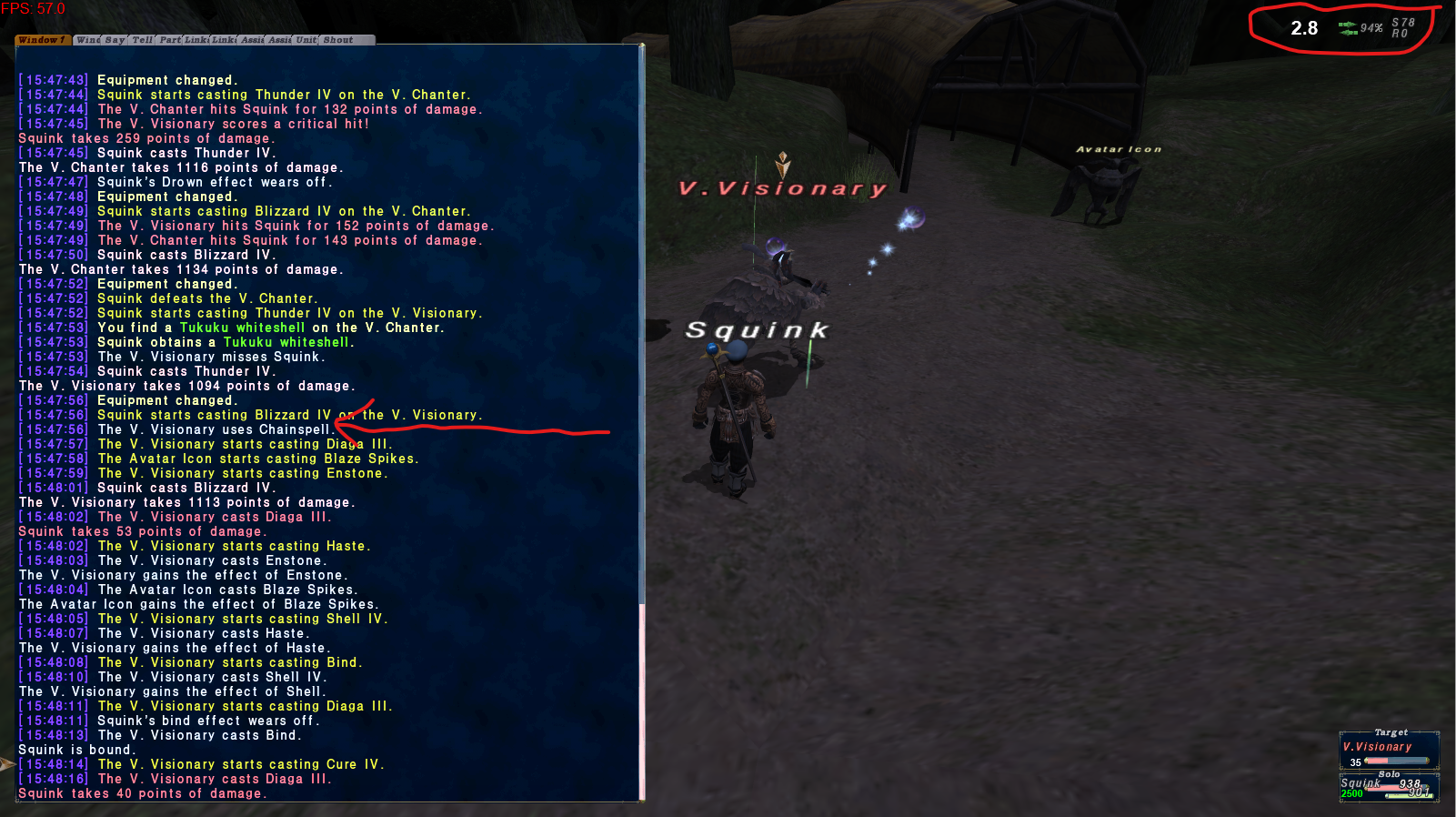The image size is (1456, 817).
Task: Enable the Unit chat filter tab
Action: click(304, 41)
